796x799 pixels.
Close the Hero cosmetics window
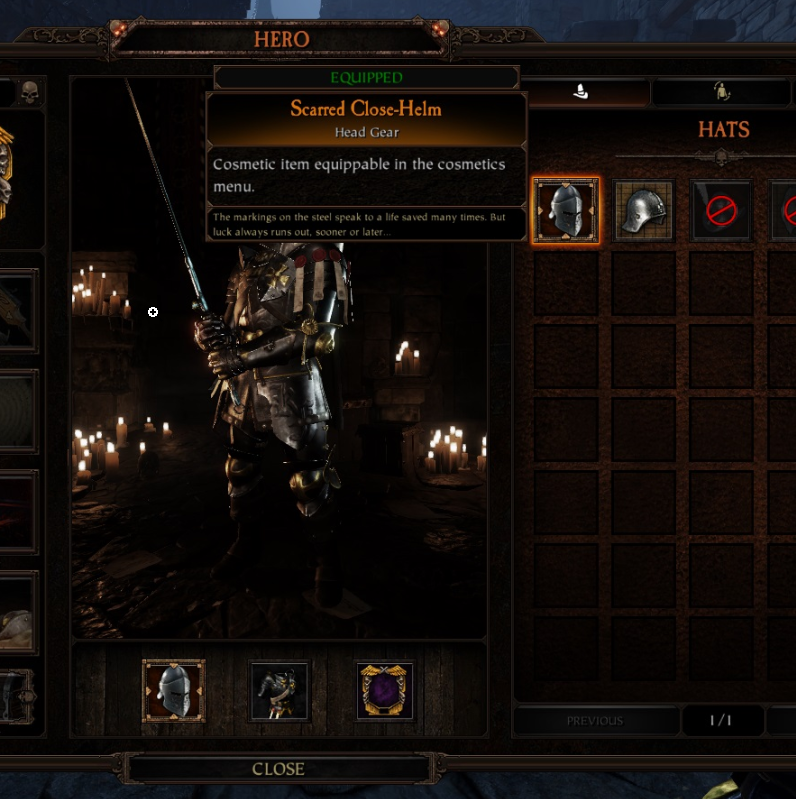278,768
